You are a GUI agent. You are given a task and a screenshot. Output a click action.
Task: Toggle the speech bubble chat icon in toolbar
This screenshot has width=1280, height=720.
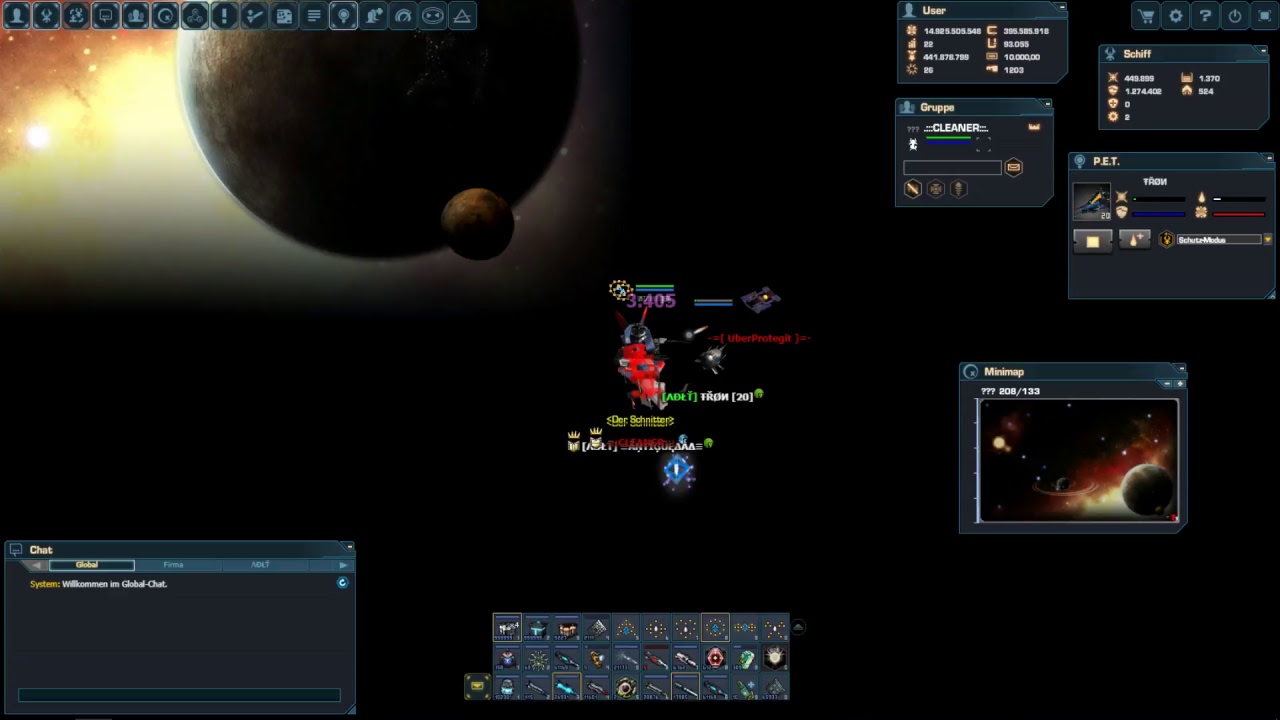[x=105, y=16]
